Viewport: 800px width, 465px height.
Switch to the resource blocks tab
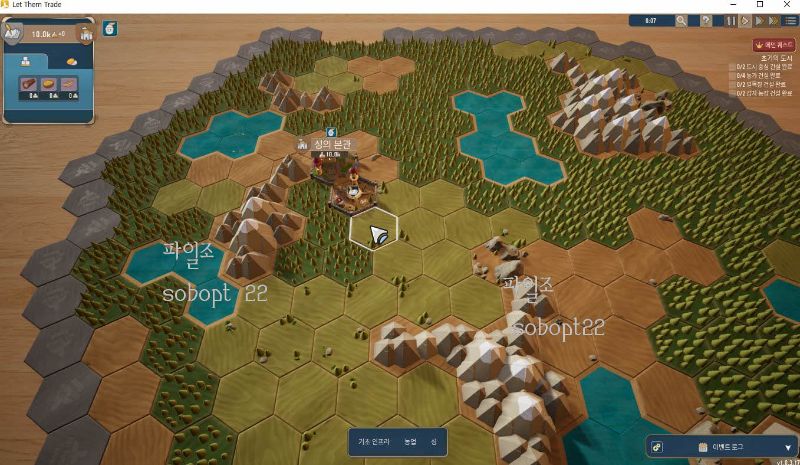coord(27,60)
